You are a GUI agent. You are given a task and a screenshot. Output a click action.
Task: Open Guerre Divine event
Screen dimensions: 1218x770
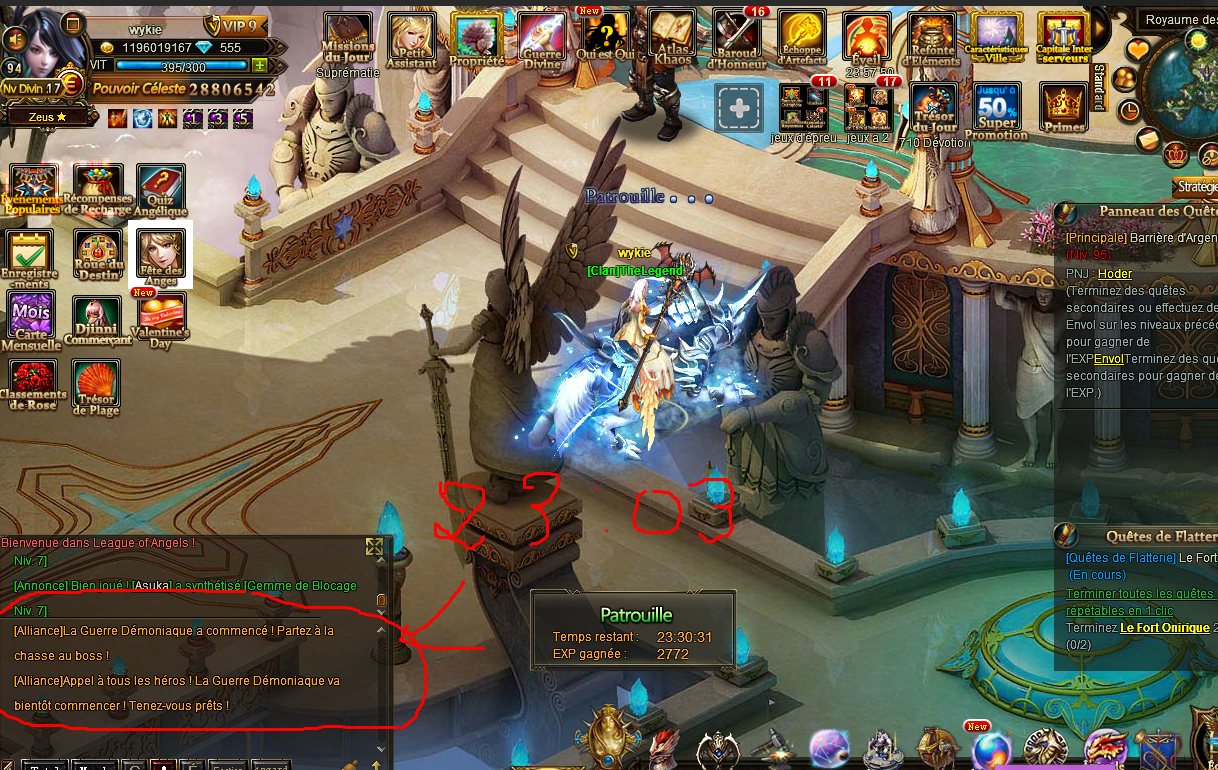pyautogui.click(x=541, y=38)
